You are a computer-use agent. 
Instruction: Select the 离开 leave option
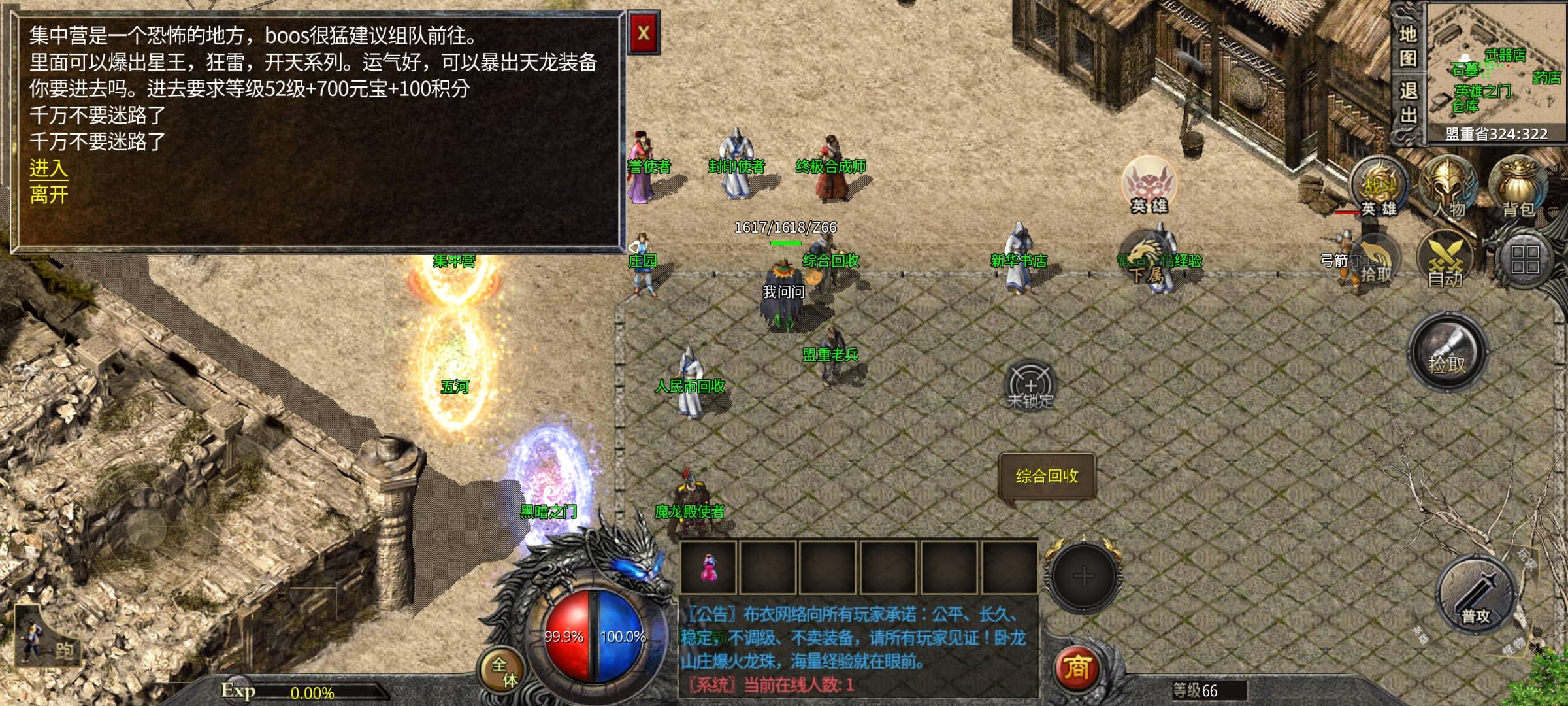48,195
